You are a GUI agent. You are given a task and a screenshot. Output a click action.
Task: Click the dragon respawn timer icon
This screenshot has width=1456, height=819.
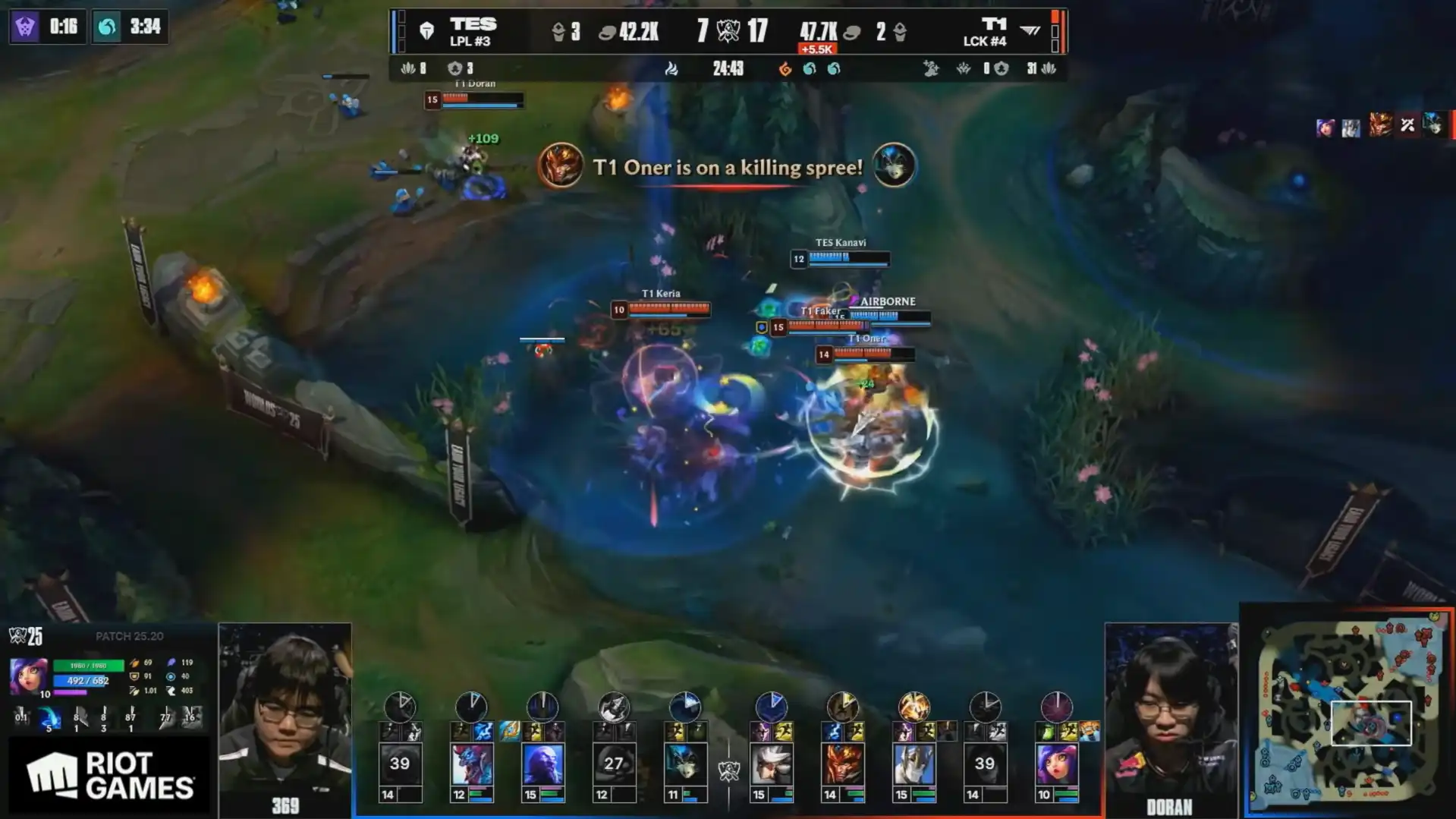pos(107,27)
